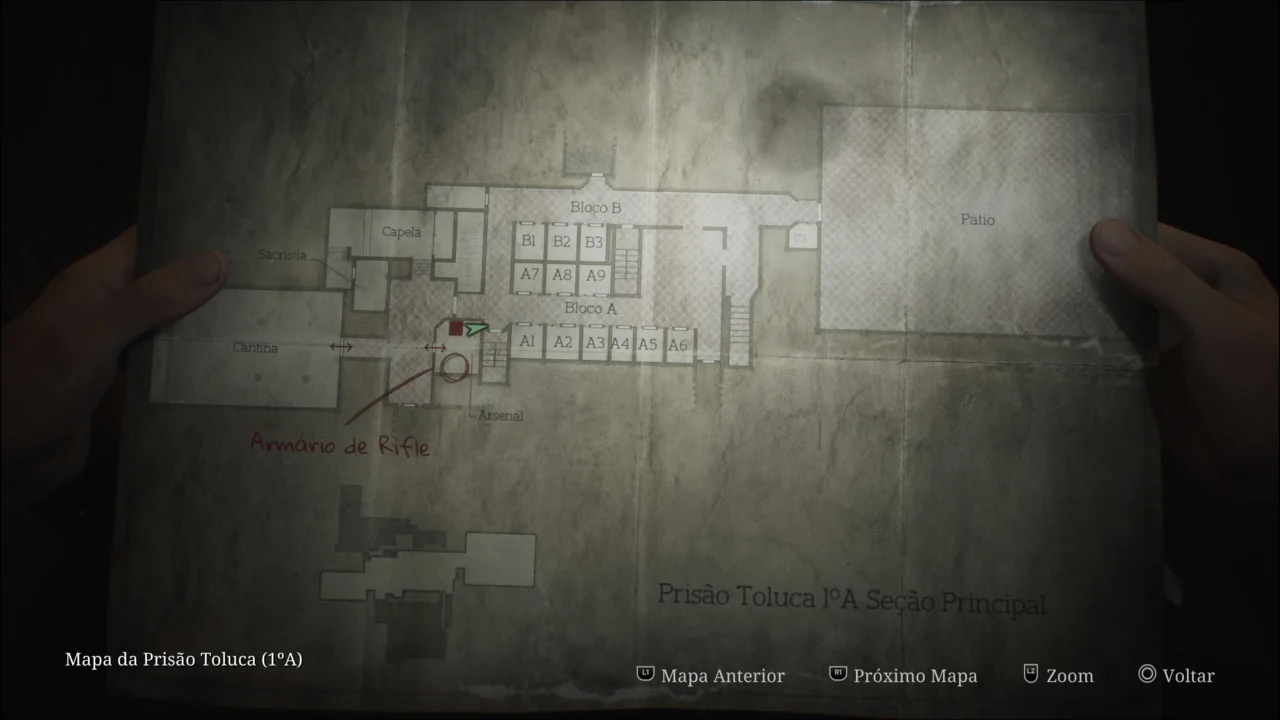Click the double-arrow door marker near Cantina
1280x720 pixels.
pos(340,347)
